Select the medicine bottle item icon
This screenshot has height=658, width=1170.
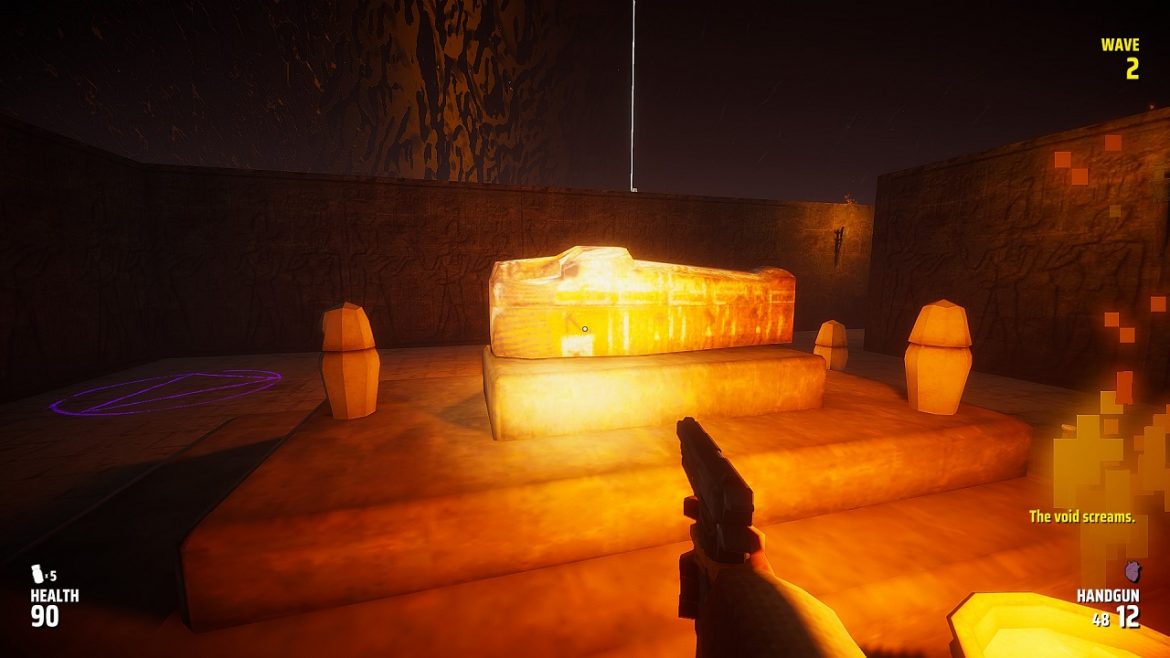(38, 574)
